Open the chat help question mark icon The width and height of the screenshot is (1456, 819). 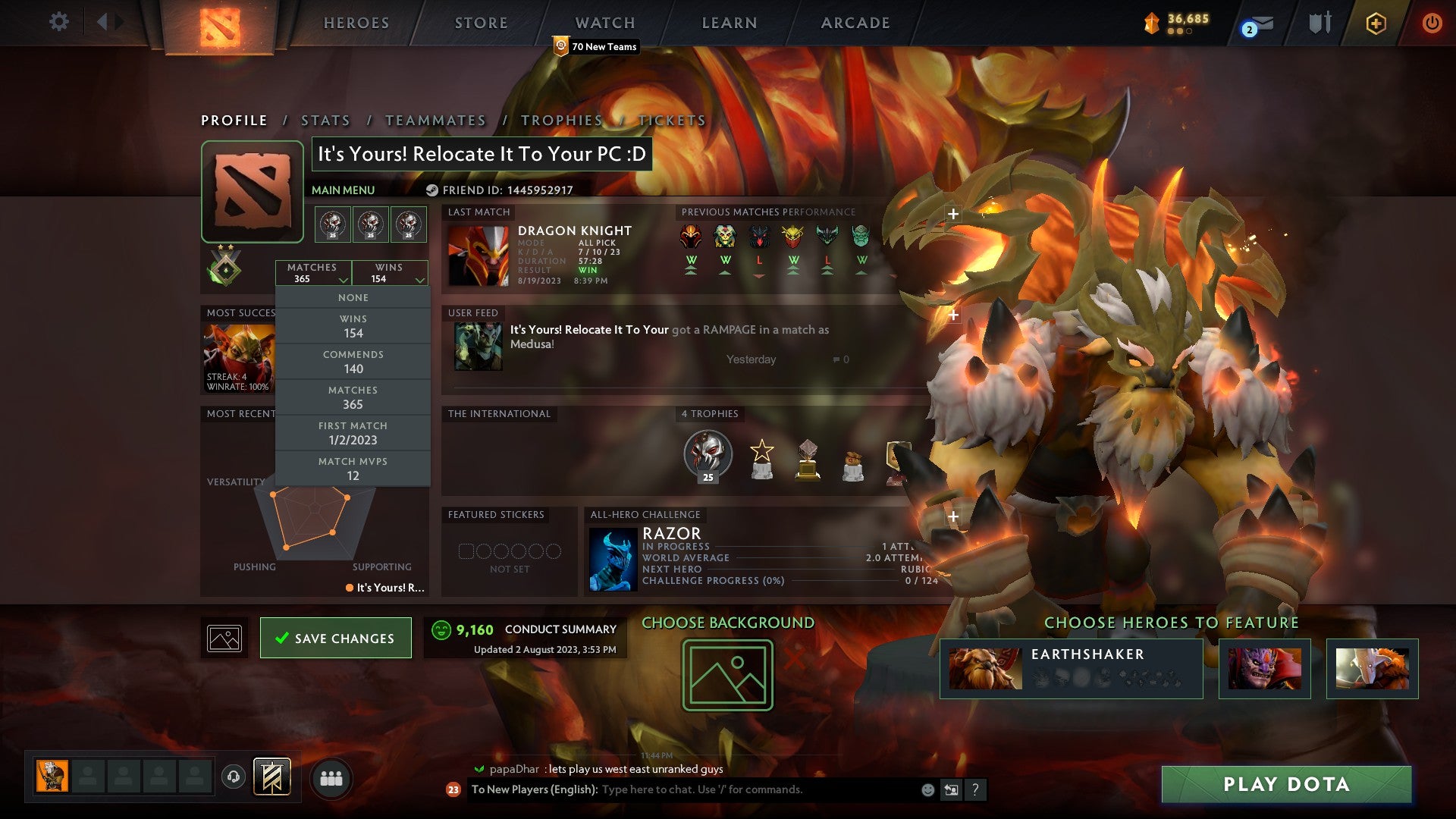tap(974, 789)
